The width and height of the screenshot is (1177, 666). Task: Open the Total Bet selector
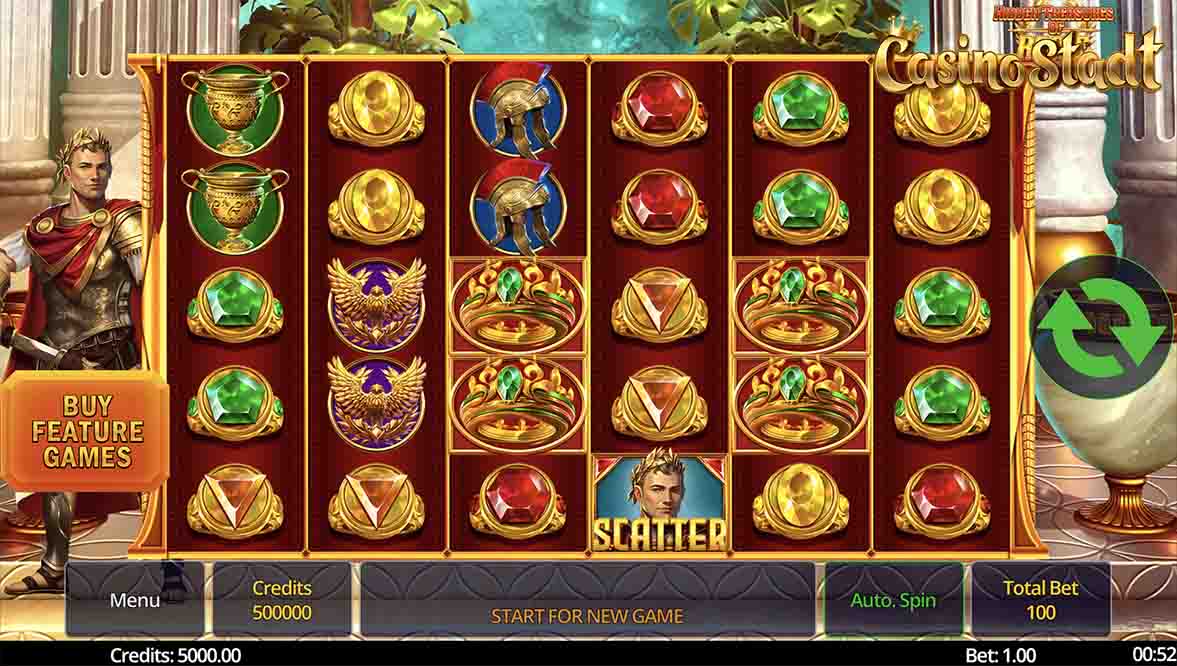coord(1040,600)
